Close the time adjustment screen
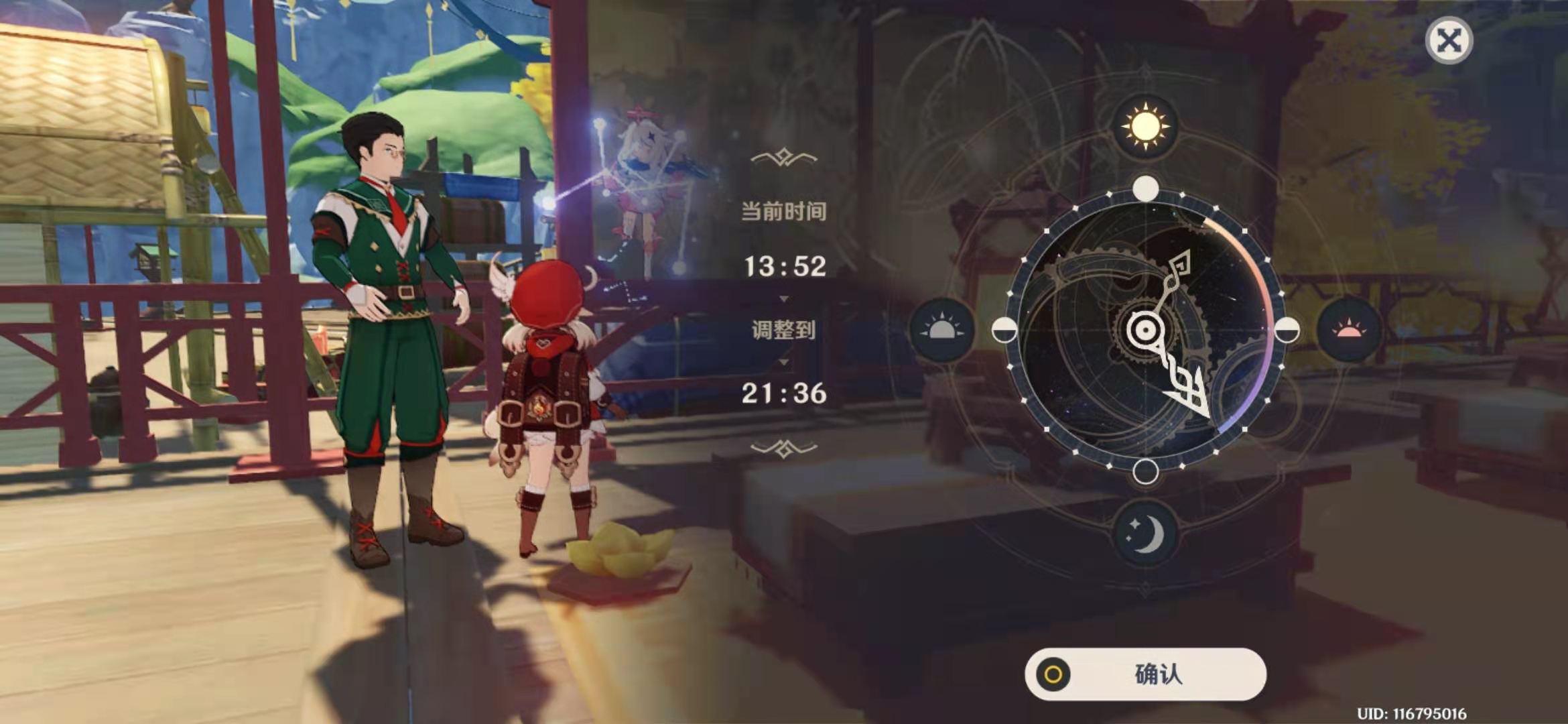Screen dimensions: 1568x724 (x=1448, y=40)
